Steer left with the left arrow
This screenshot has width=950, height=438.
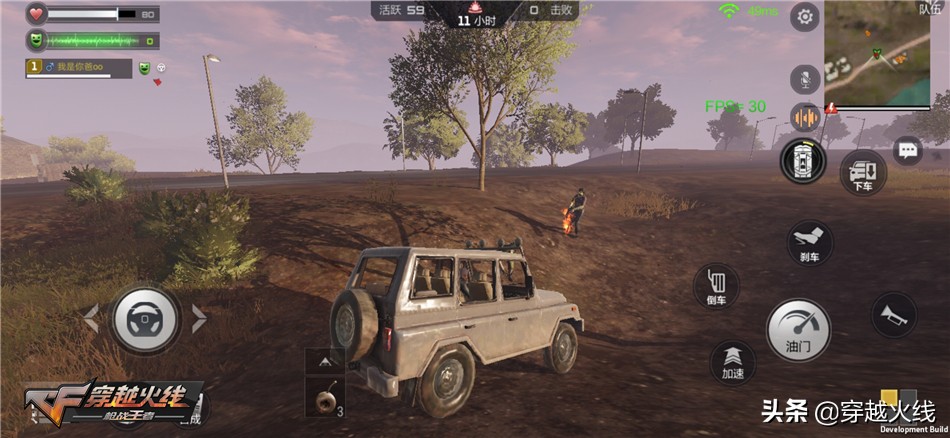pyautogui.click(x=91, y=319)
